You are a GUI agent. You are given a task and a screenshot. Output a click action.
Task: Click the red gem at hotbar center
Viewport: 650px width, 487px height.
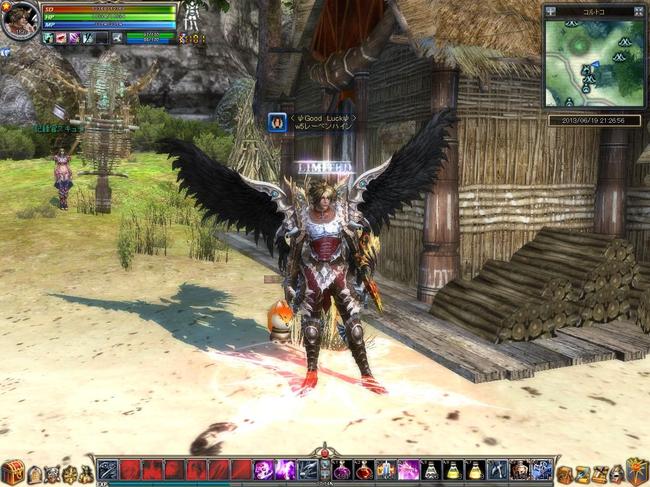(324, 455)
